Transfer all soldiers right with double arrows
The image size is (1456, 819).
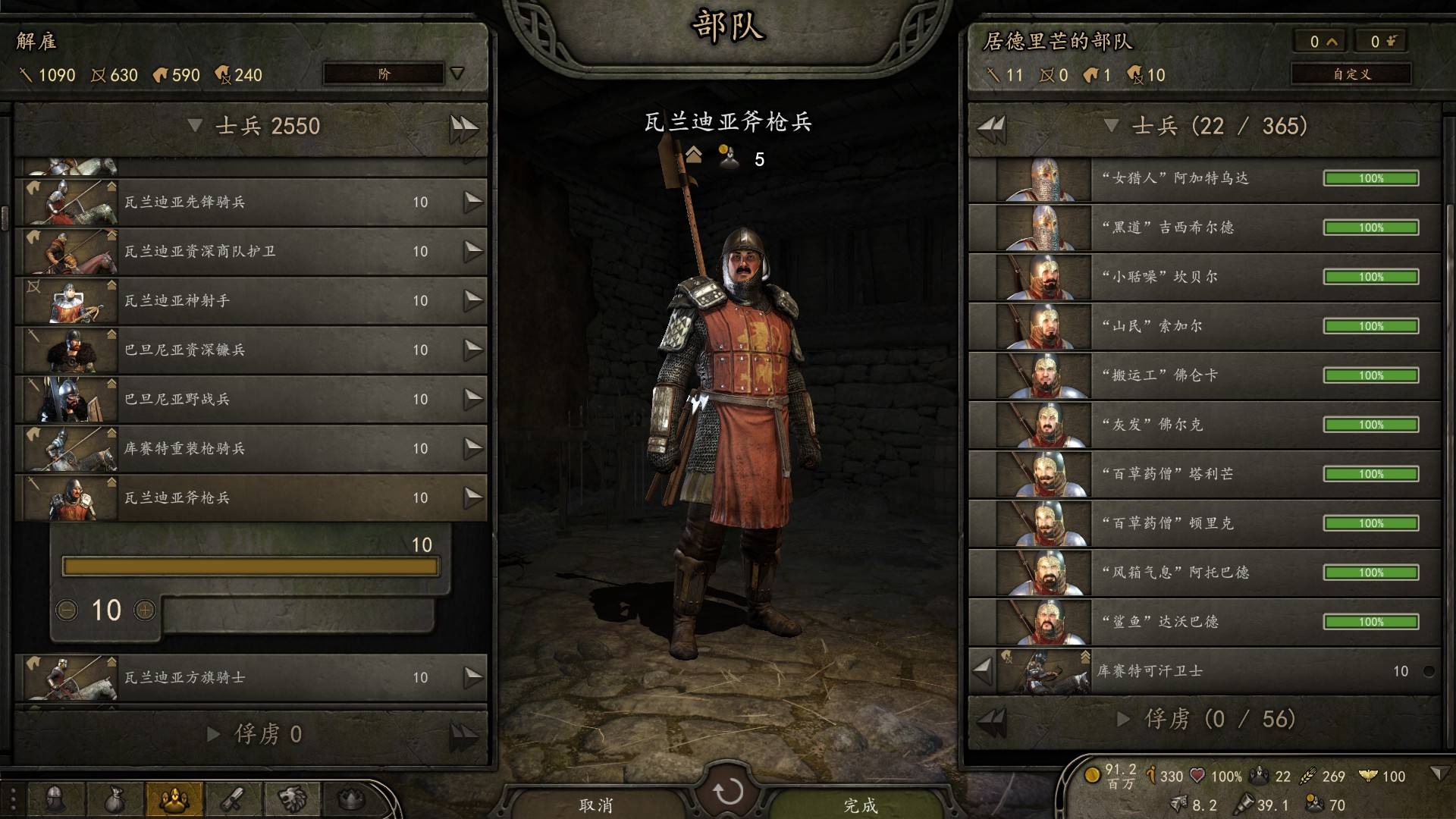(x=463, y=127)
